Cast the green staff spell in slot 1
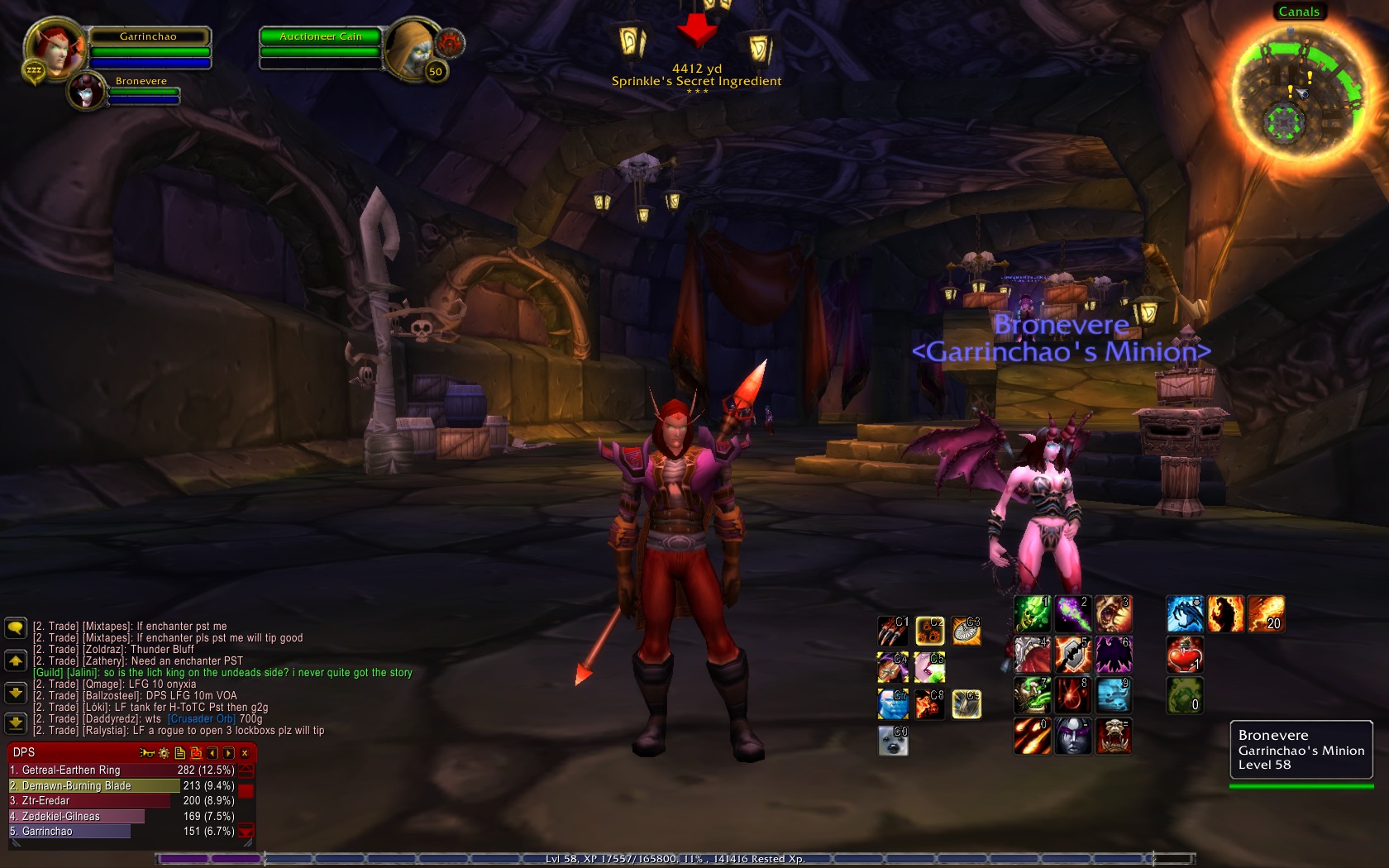The width and height of the screenshot is (1389, 868). click(1032, 614)
